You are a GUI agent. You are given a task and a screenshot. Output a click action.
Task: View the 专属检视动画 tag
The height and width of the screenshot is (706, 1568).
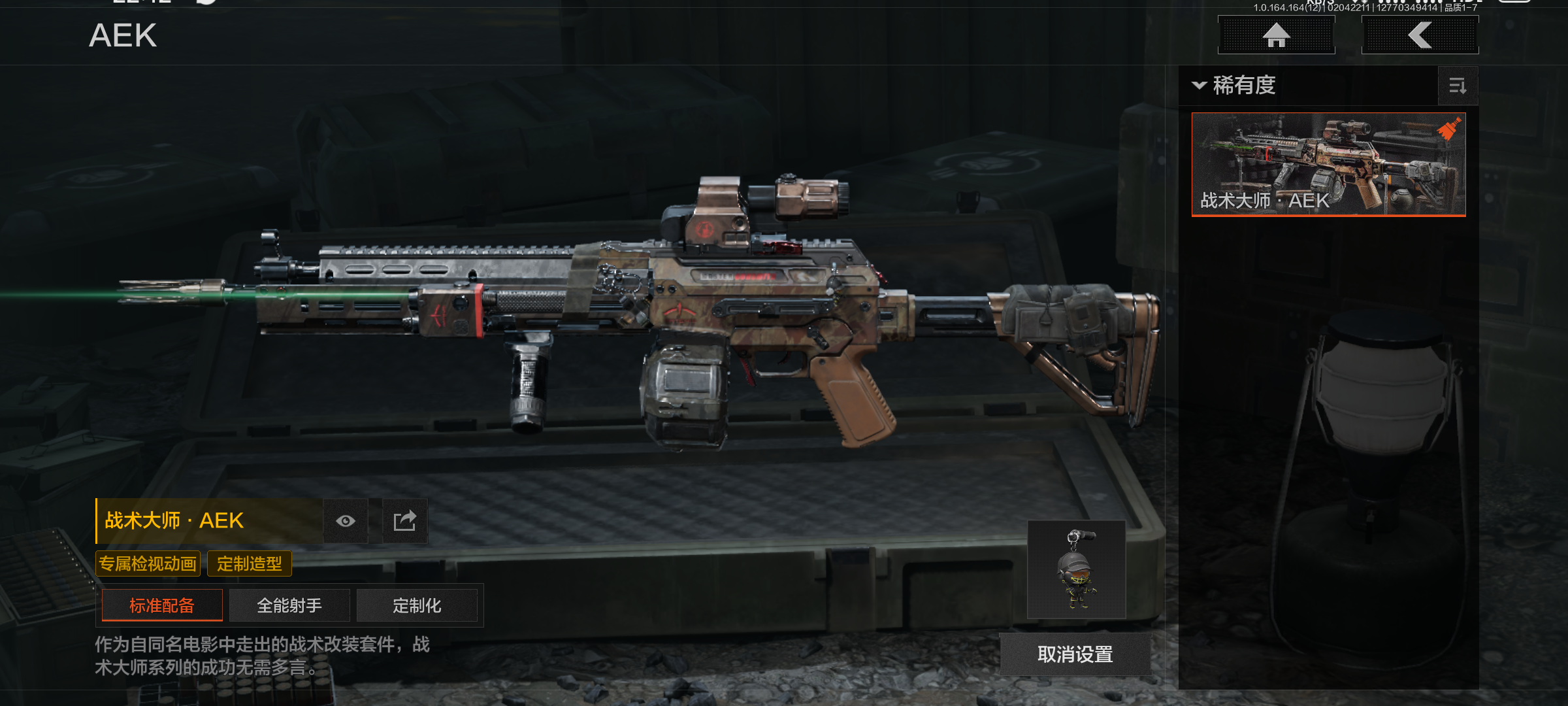[x=148, y=563]
